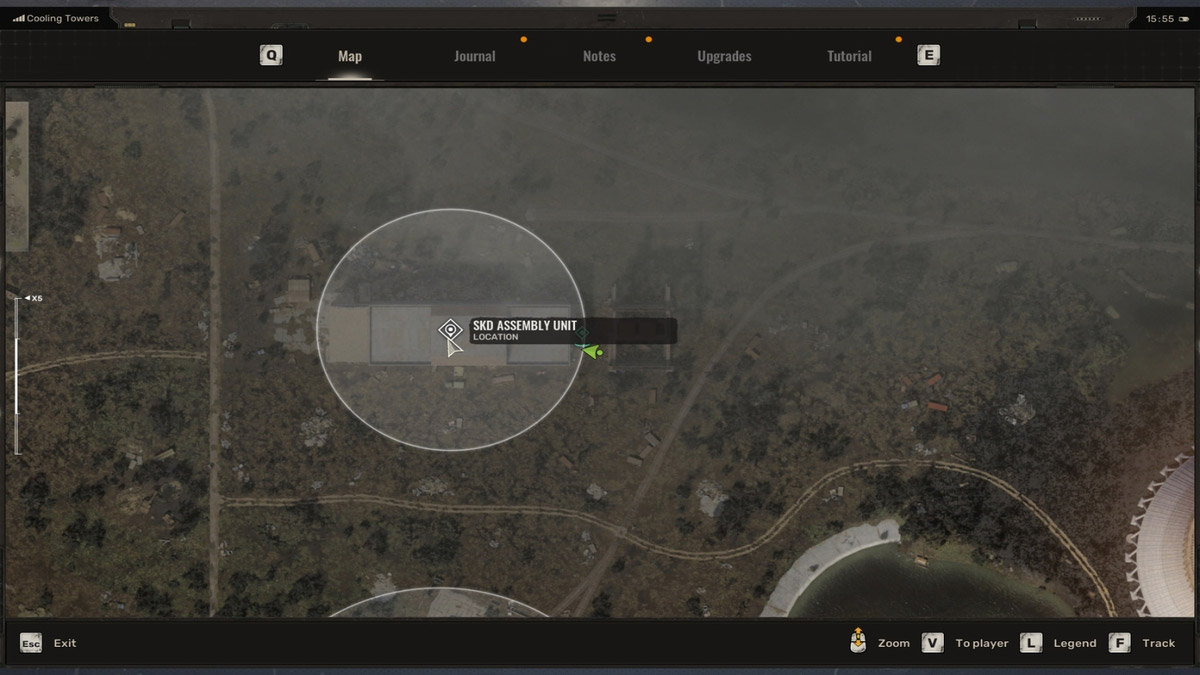Viewport: 1200px width, 675px height.
Task: Switch to the Journal tab
Action: point(474,57)
